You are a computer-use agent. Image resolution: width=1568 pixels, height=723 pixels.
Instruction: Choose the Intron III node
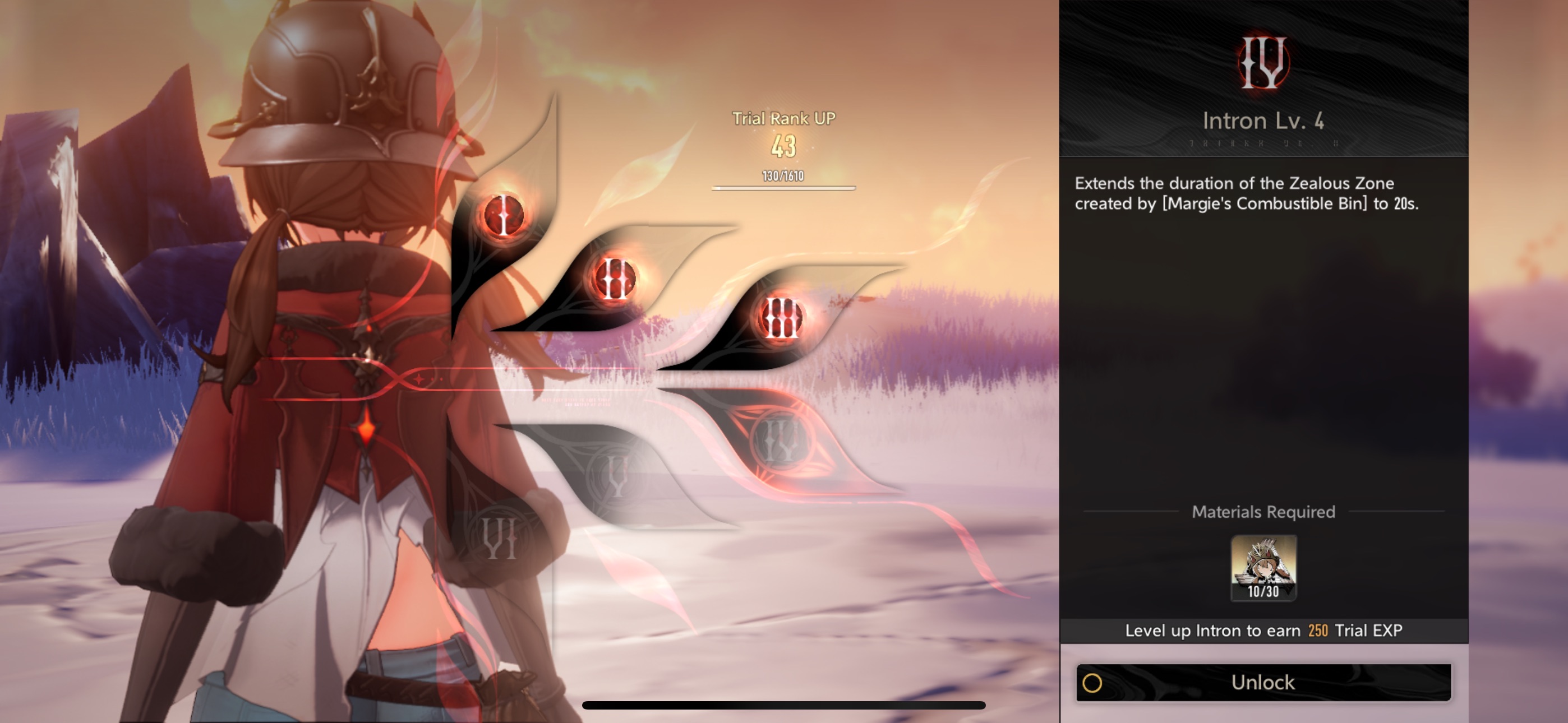(x=781, y=318)
